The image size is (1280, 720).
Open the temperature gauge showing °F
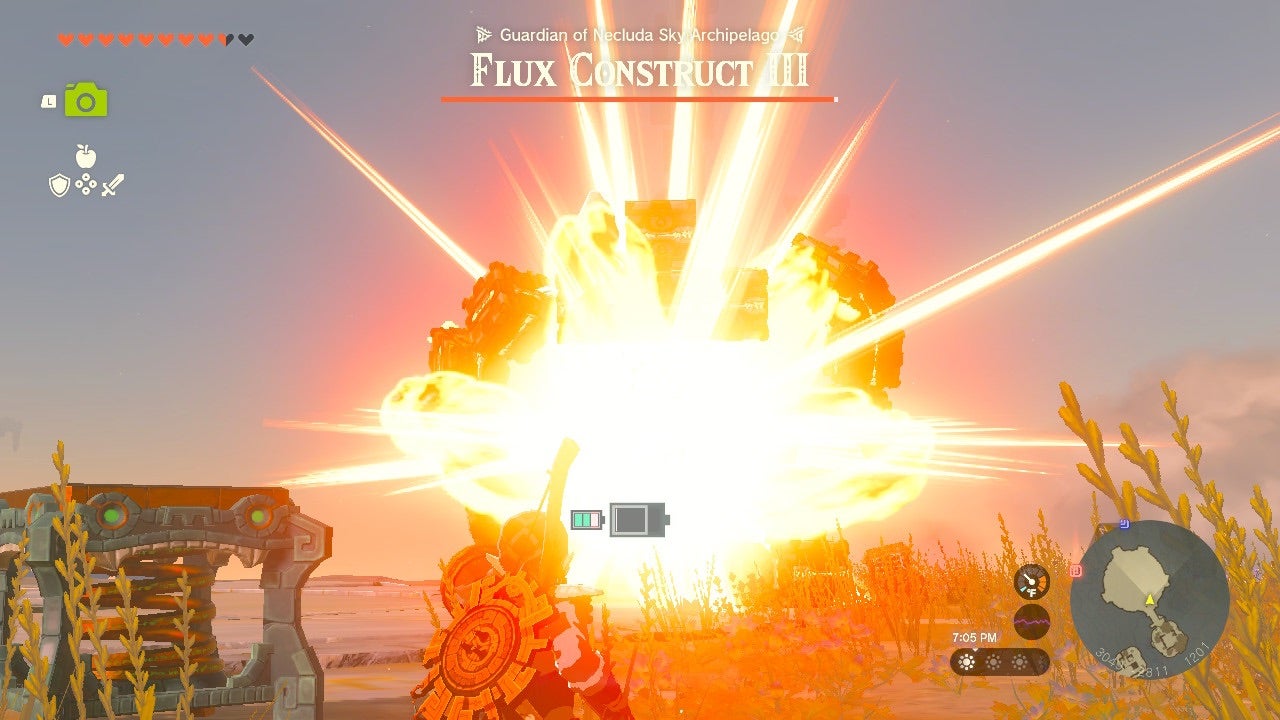click(x=1031, y=581)
